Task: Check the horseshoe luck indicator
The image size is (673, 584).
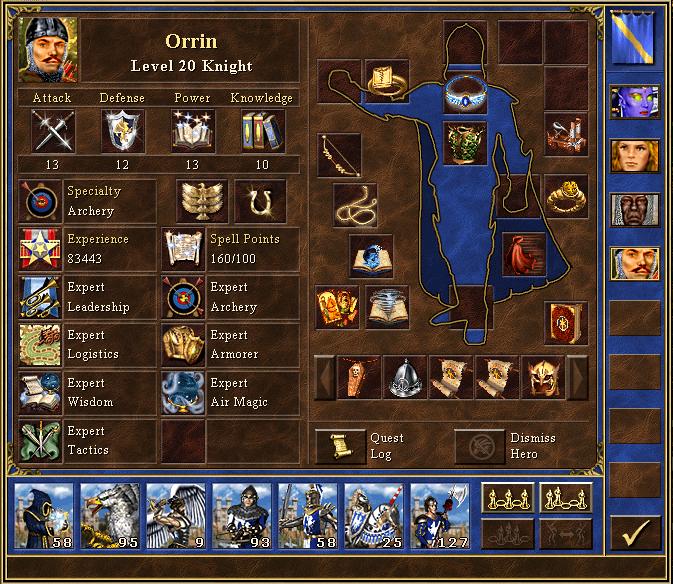Action: [x=260, y=201]
